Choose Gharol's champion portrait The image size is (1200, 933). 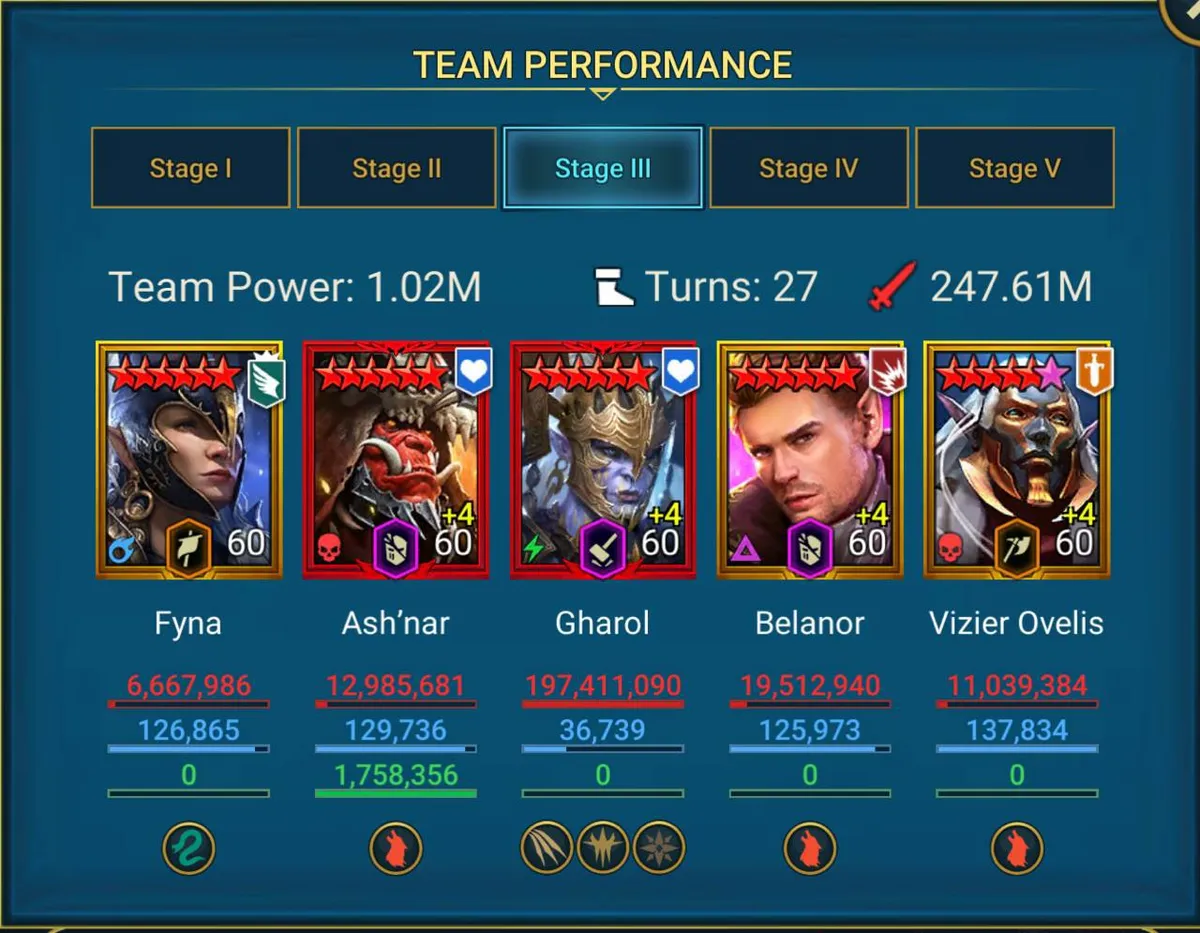602,460
